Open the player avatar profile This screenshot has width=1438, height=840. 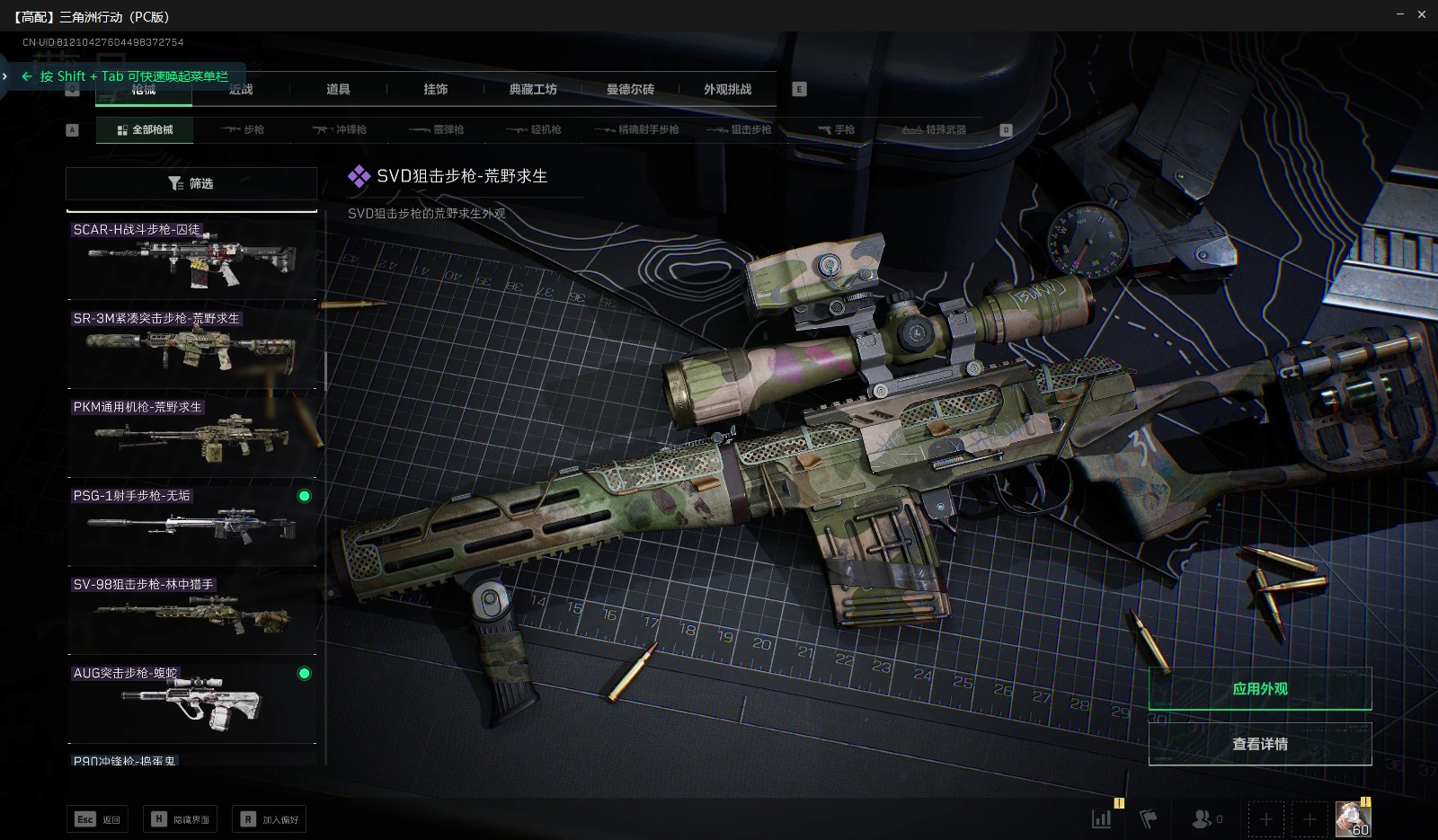[1353, 818]
